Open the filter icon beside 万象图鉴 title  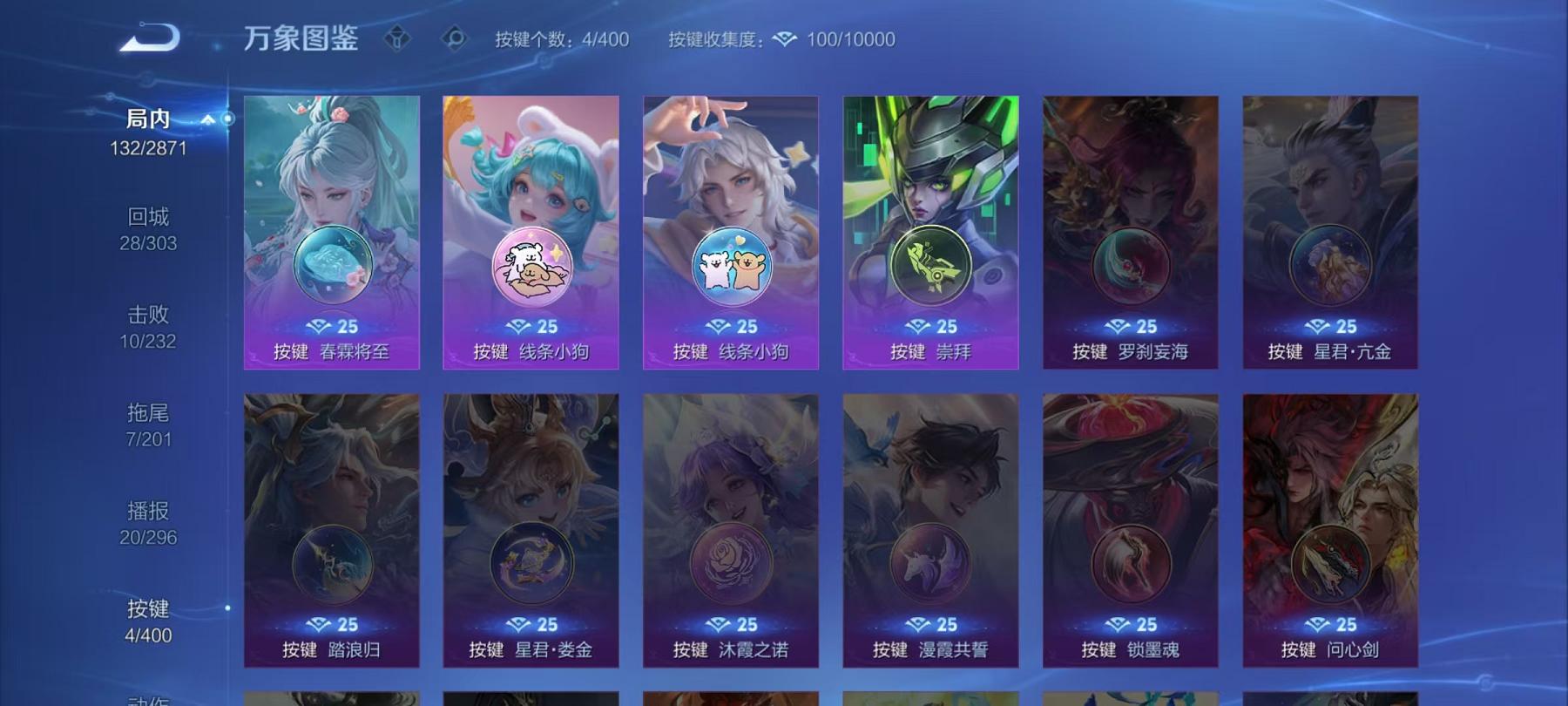click(x=399, y=37)
